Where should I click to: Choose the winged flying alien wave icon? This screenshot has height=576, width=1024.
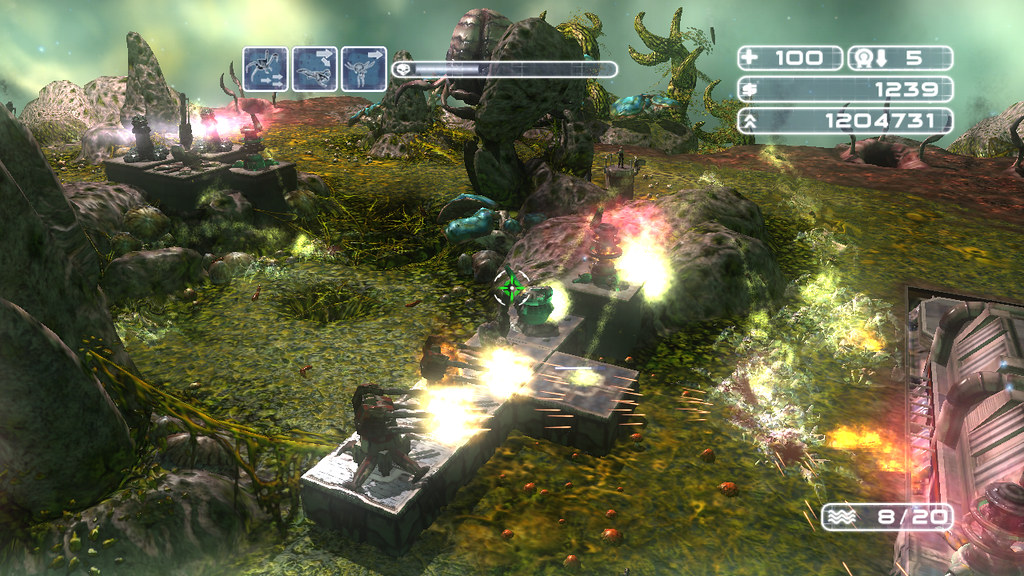pyautogui.click(x=363, y=70)
